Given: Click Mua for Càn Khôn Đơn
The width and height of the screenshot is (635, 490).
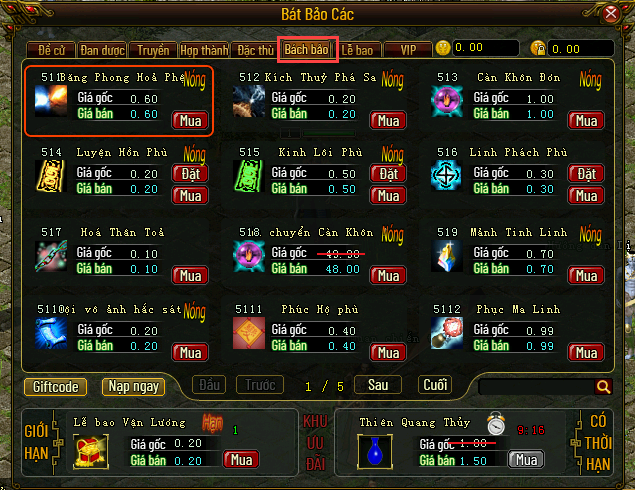Looking at the screenshot, I should pyautogui.click(x=586, y=121).
